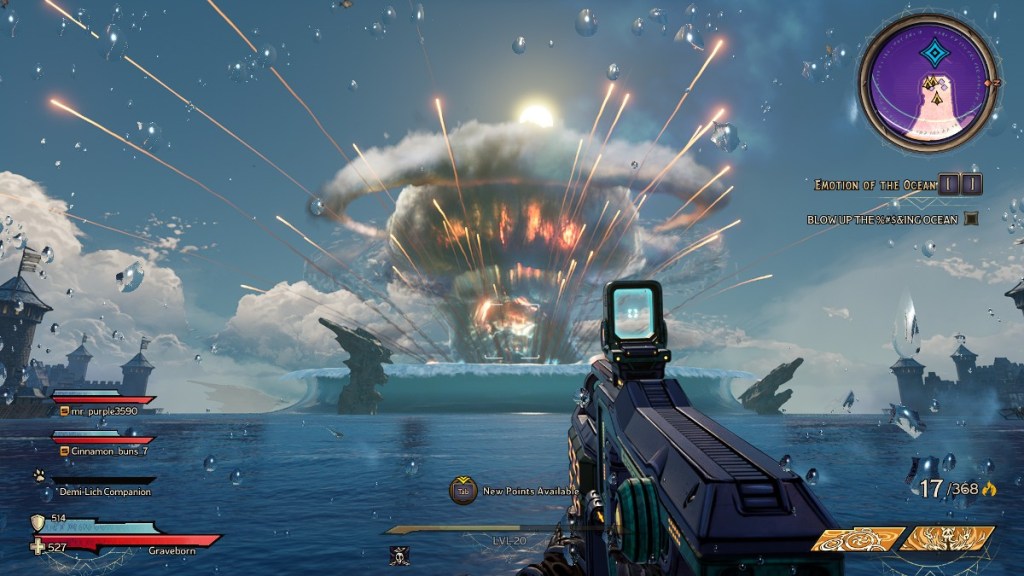Open the circular purple minimap
Screen dimensions: 1024x576
(x=927, y=84)
